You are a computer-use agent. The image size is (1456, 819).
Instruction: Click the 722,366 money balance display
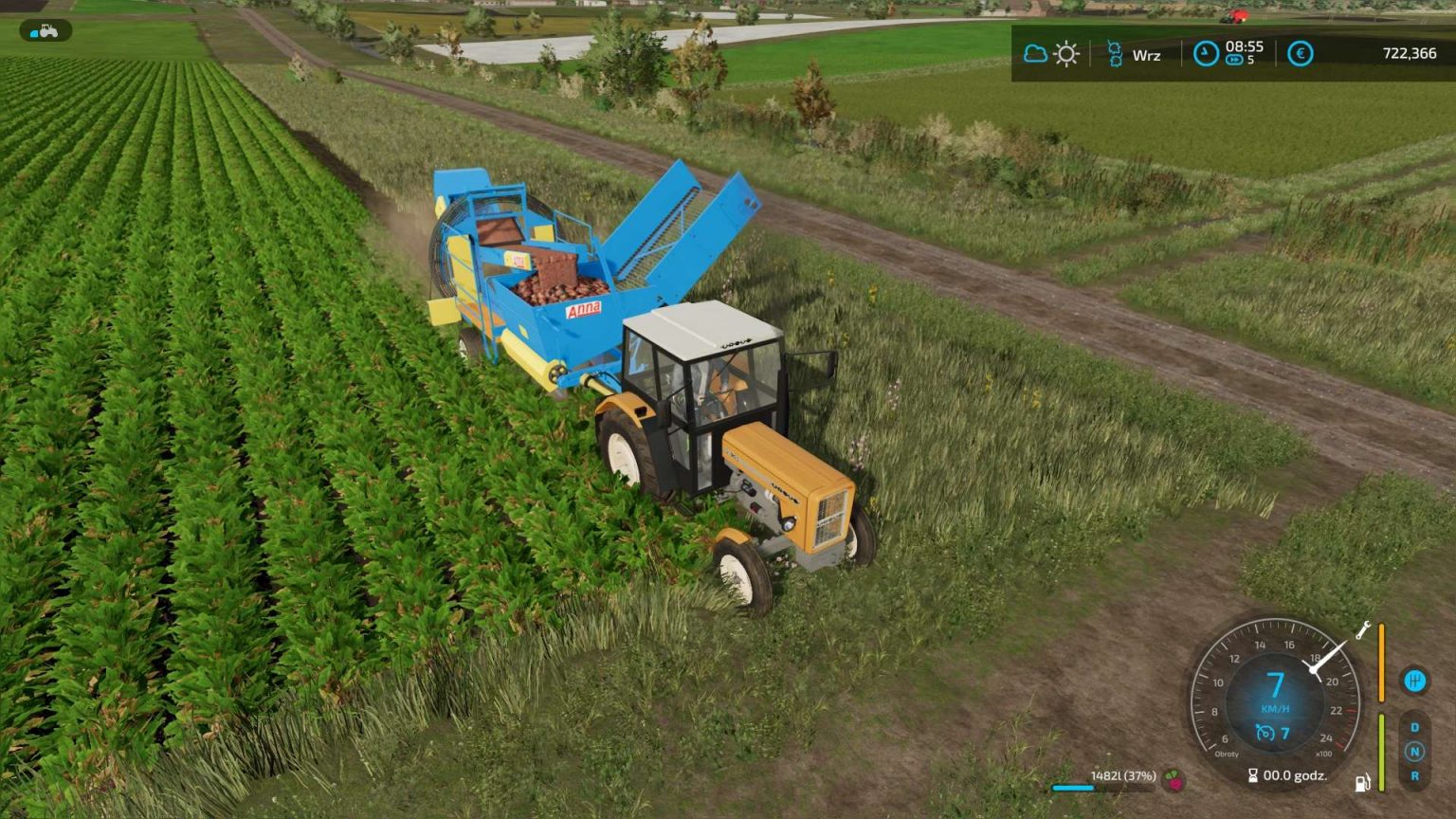tap(1411, 52)
